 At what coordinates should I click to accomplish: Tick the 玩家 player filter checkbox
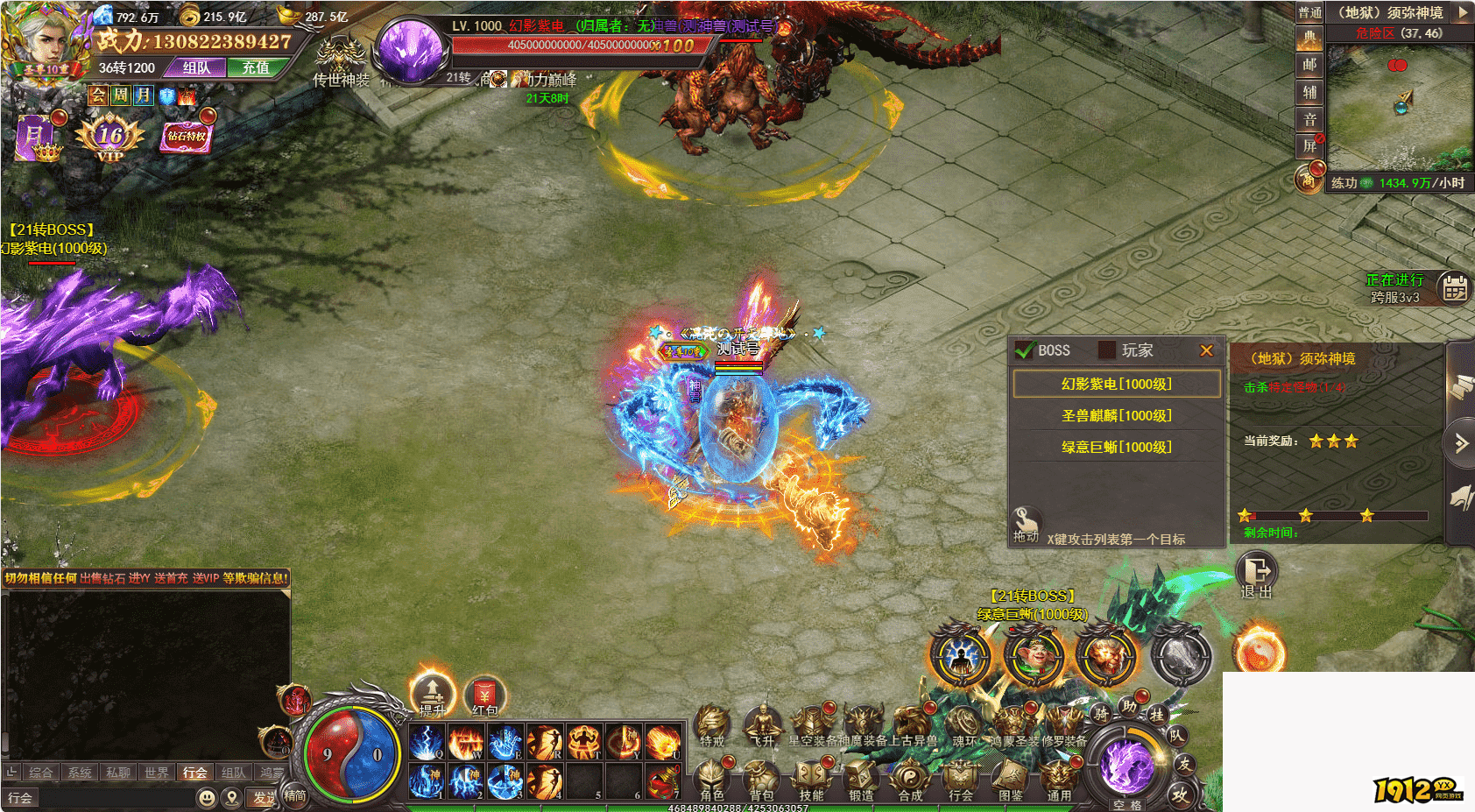tap(1107, 350)
